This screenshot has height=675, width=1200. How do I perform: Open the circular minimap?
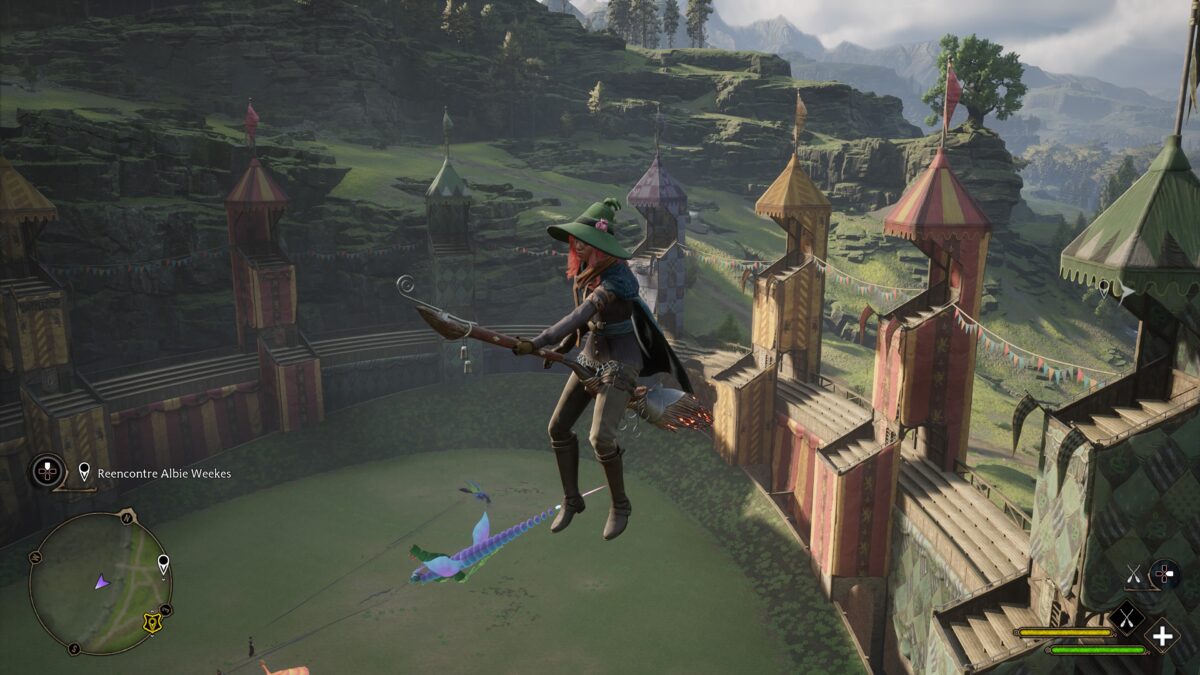pos(100,583)
